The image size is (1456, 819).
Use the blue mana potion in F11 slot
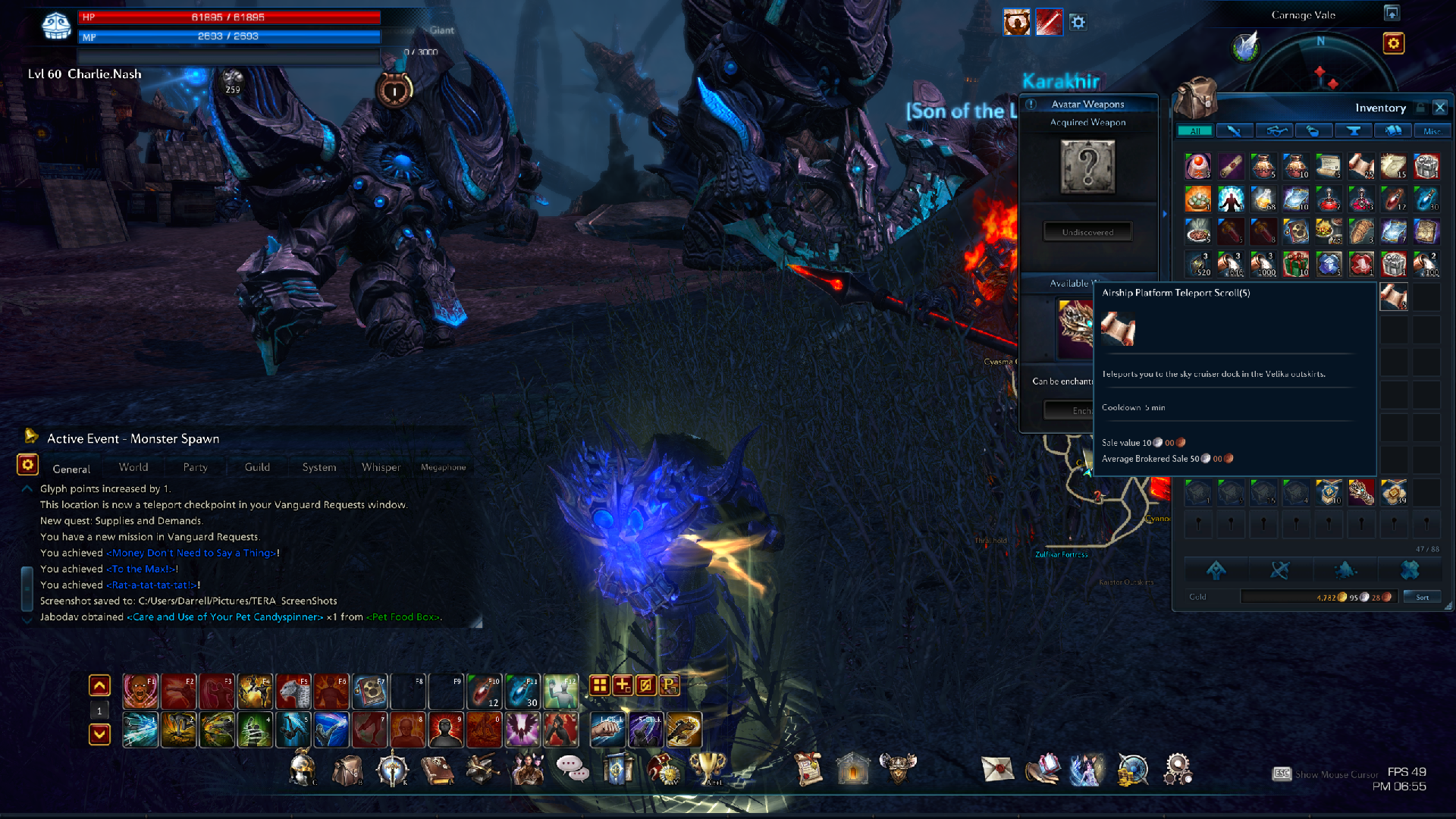pyautogui.click(x=522, y=691)
